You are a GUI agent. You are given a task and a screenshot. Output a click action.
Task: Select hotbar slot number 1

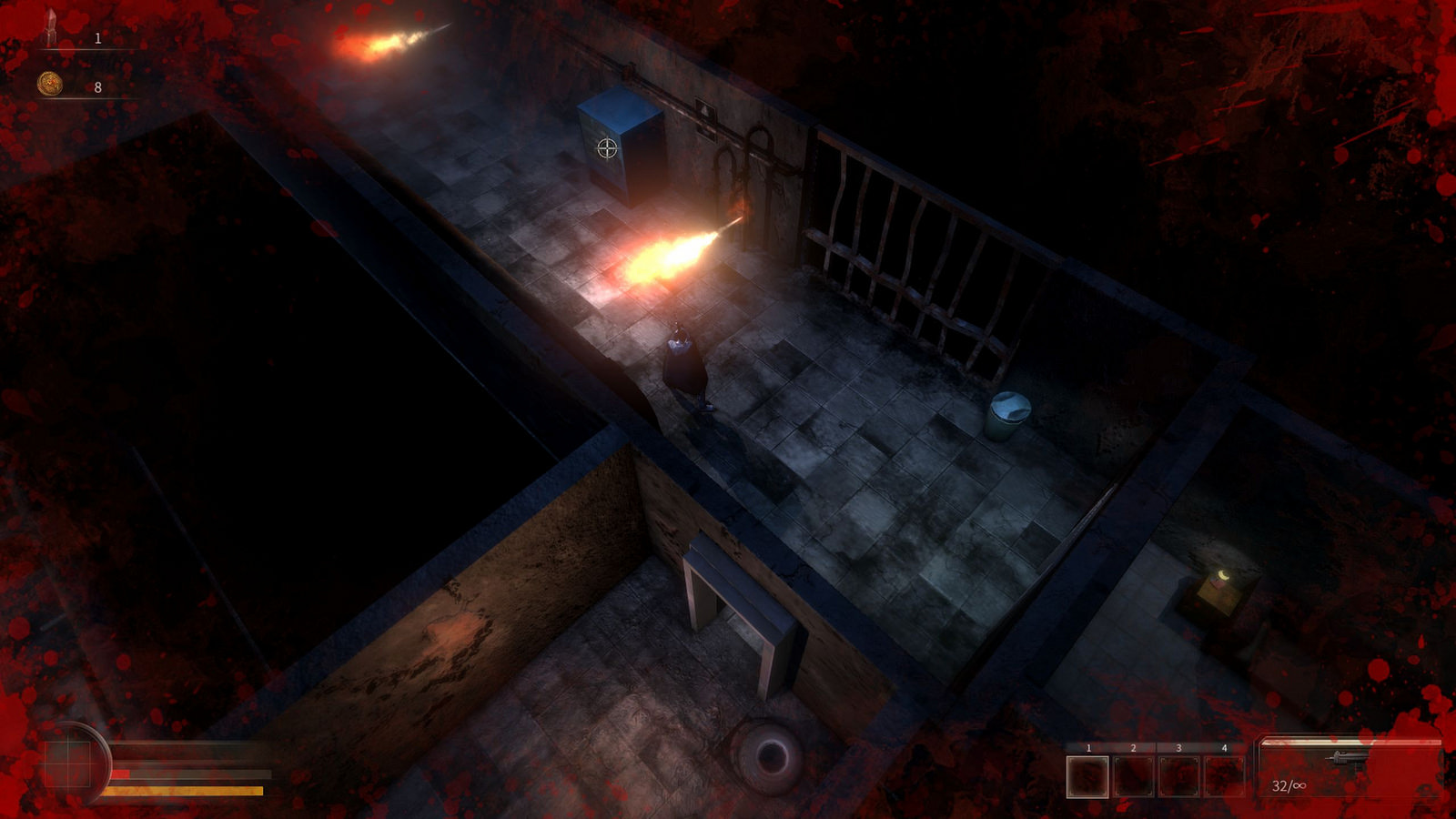(x=1087, y=776)
